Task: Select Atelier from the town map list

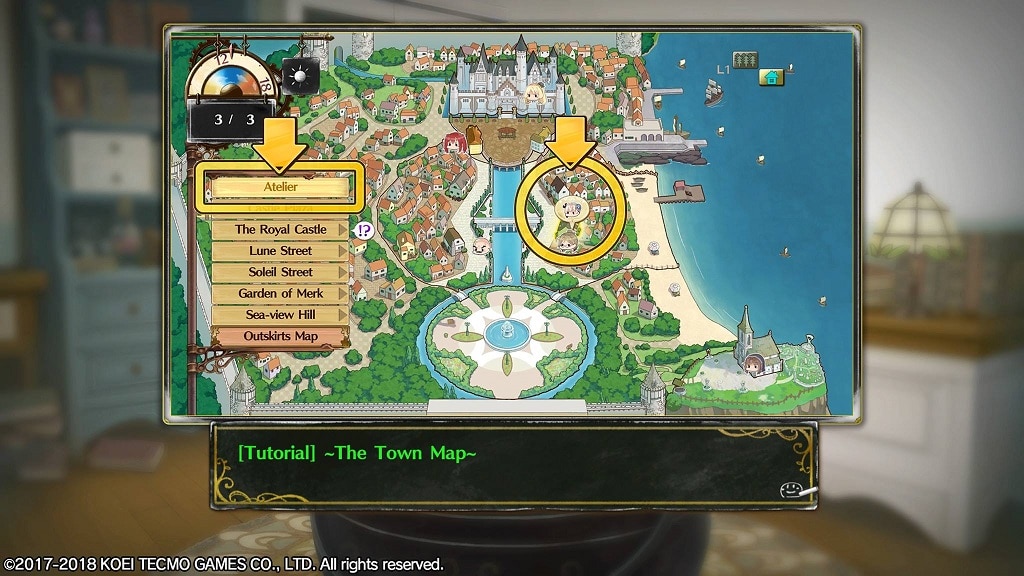Action: pos(279,187)
